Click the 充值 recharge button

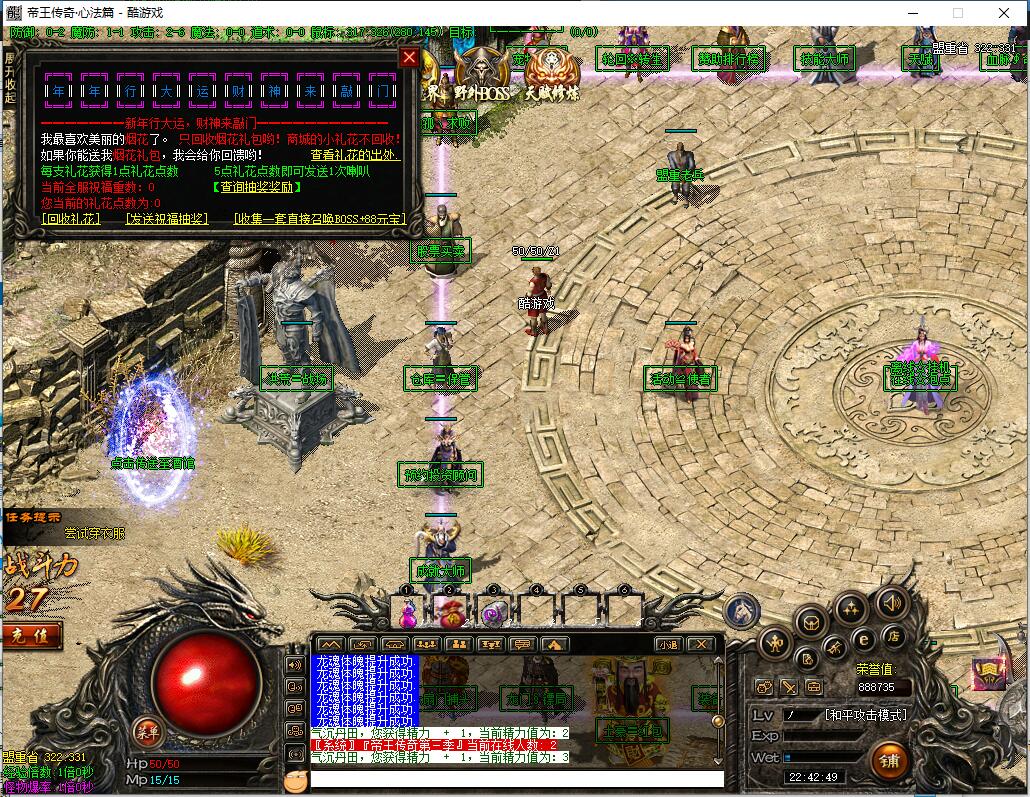pyautogui.click(x=29, y=634)
